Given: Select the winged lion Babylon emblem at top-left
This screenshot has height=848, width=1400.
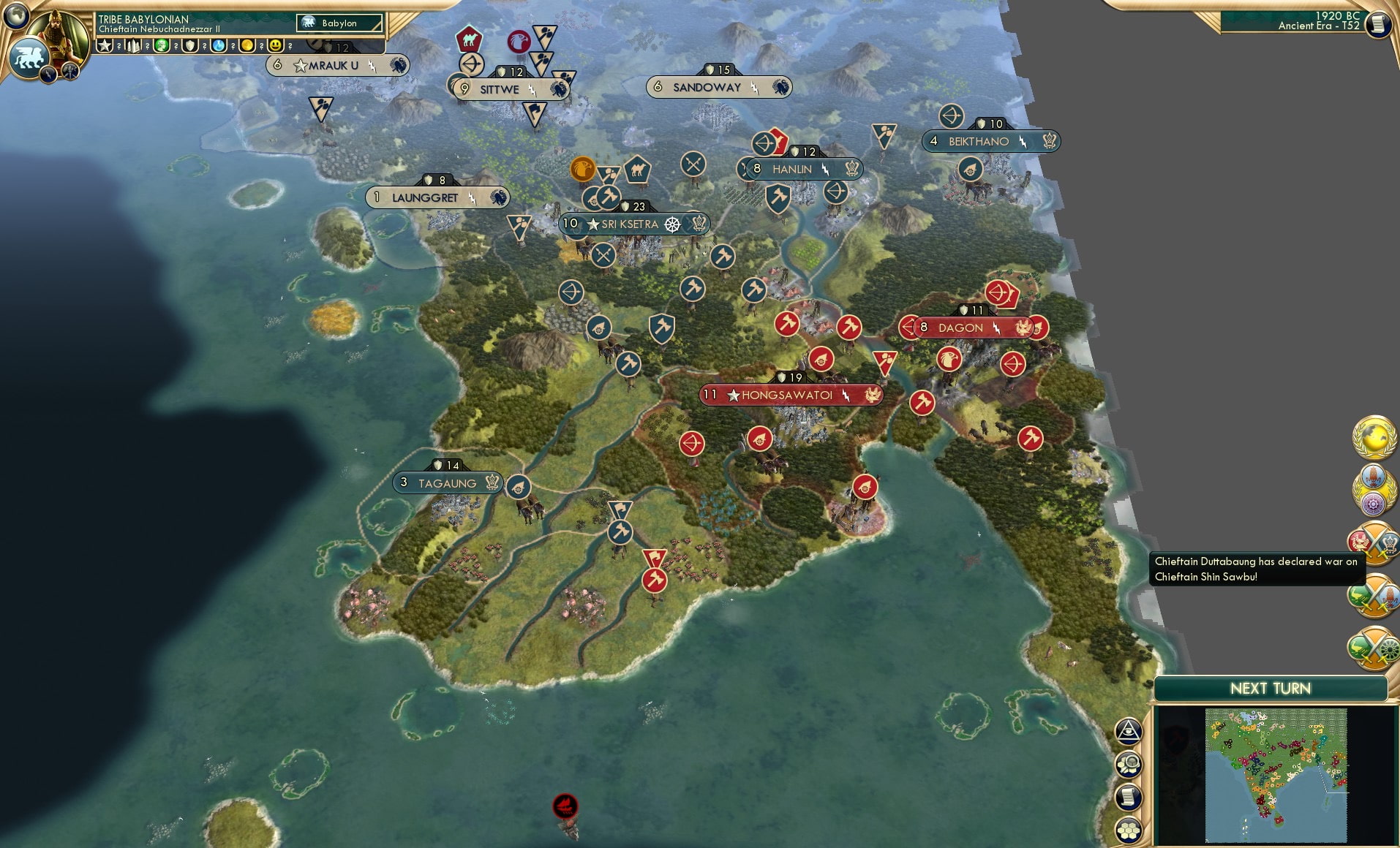Looking at the screenshot, I should point(29,57).
